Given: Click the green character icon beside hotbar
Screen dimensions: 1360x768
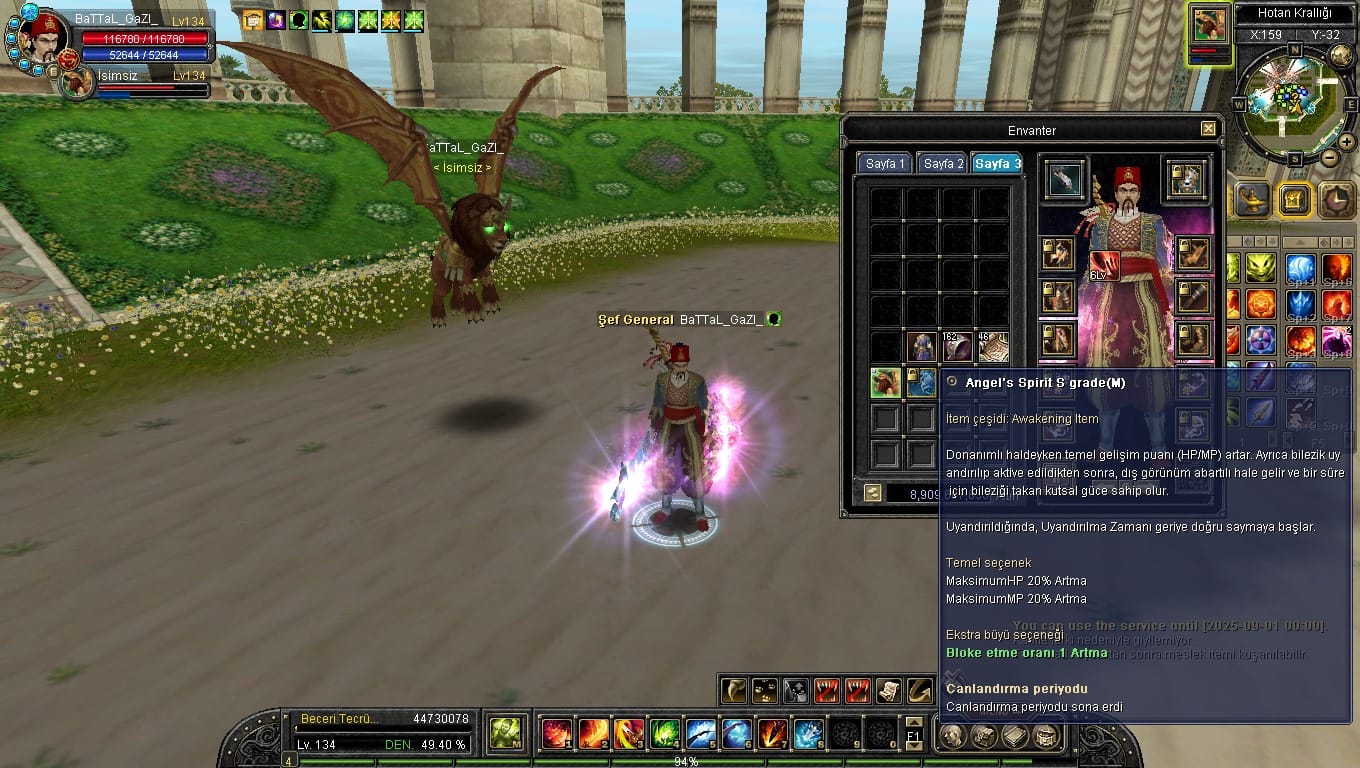Looking at the screenshot, I should [505, 734].
